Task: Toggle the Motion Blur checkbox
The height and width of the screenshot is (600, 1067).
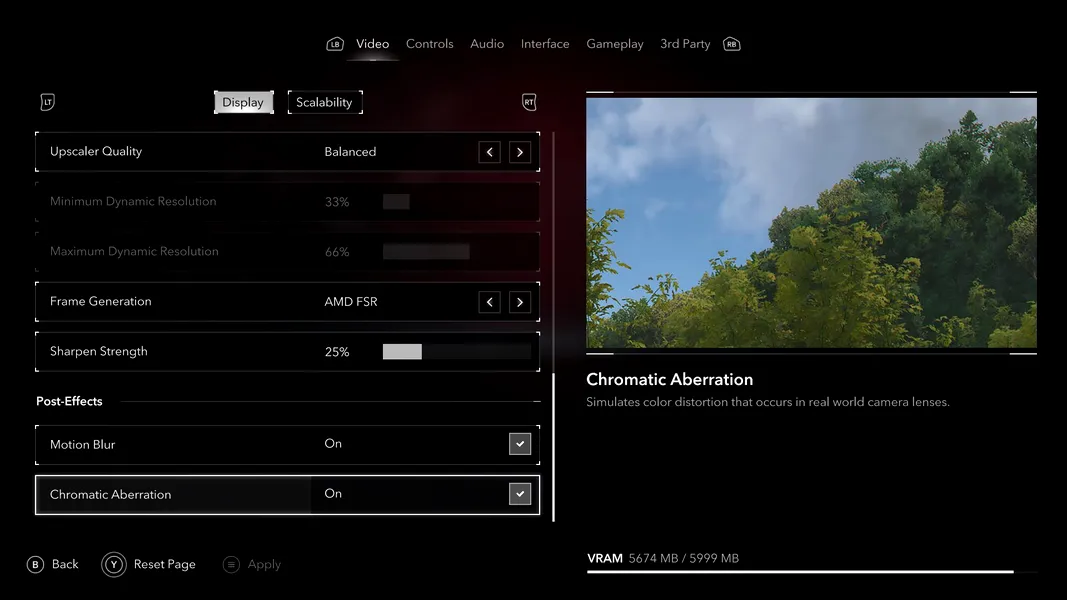Action: pos(520,444)
